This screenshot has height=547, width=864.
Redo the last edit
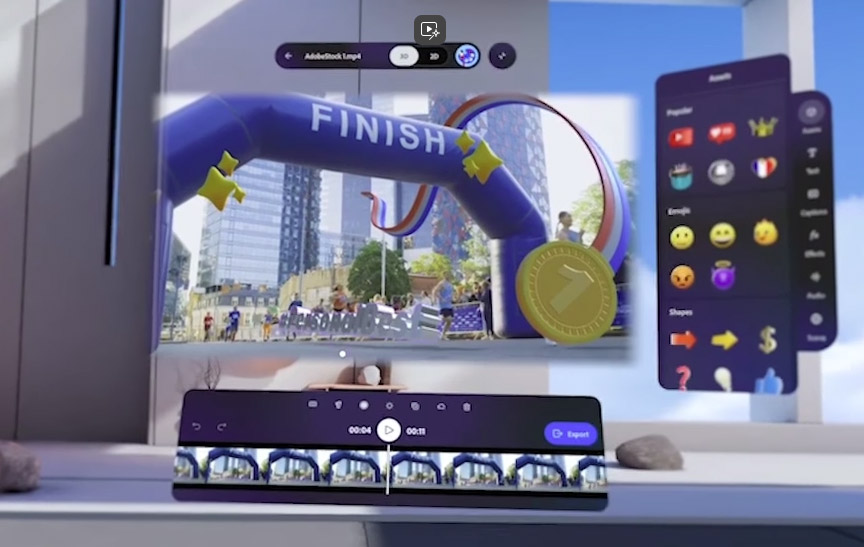pyautogui.click(x=222, y=427)
